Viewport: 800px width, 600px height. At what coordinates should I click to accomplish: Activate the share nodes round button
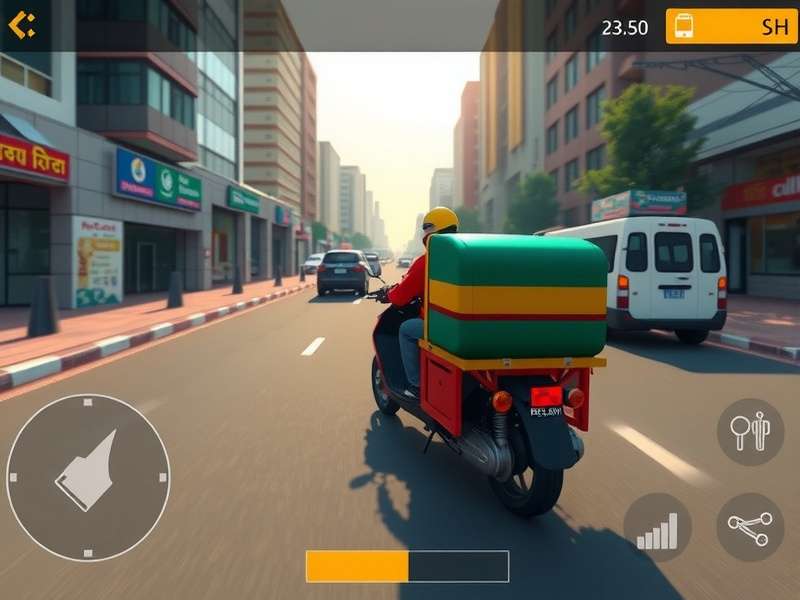click(x=750, y=527)
